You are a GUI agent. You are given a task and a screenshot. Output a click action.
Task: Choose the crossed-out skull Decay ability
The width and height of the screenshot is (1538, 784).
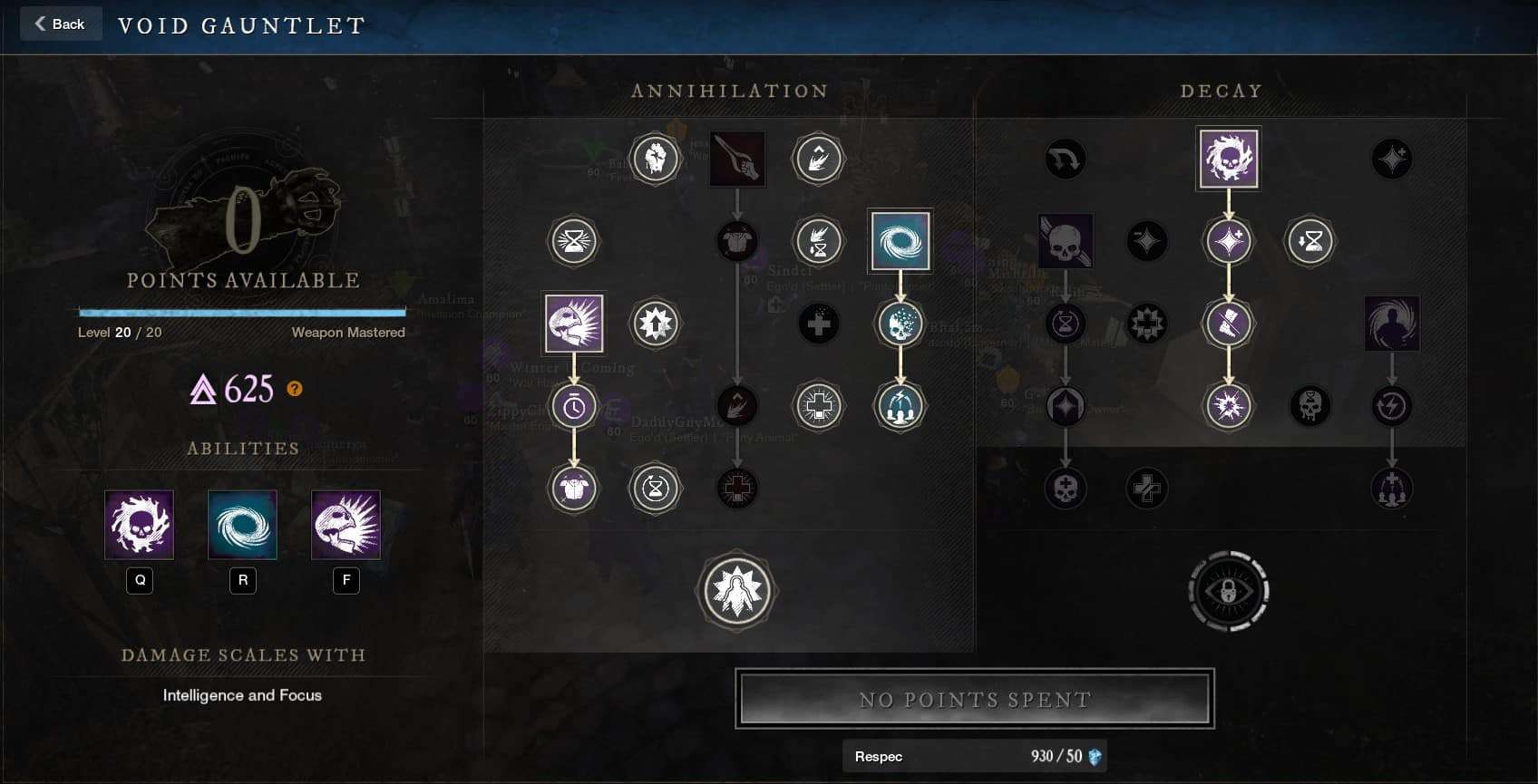[x=1066, y=241]
